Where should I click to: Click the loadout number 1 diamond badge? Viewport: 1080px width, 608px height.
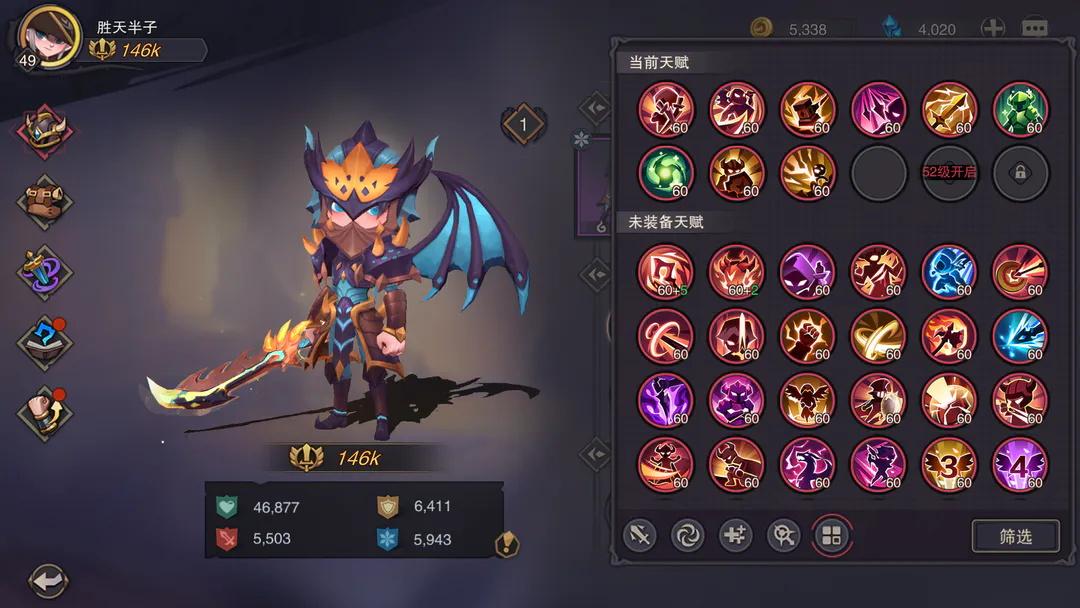[x=523, y=124]
